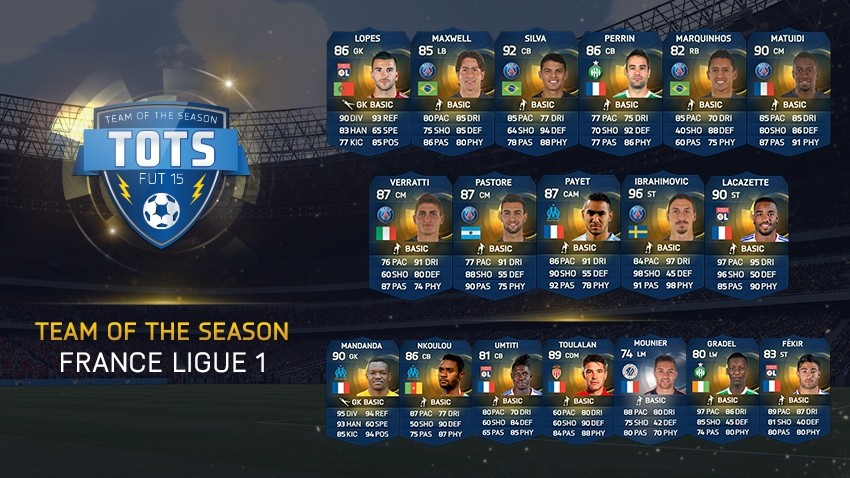The image size is (850, 478).
Task: Click the Pastore player card
Action: pos(494,234)
